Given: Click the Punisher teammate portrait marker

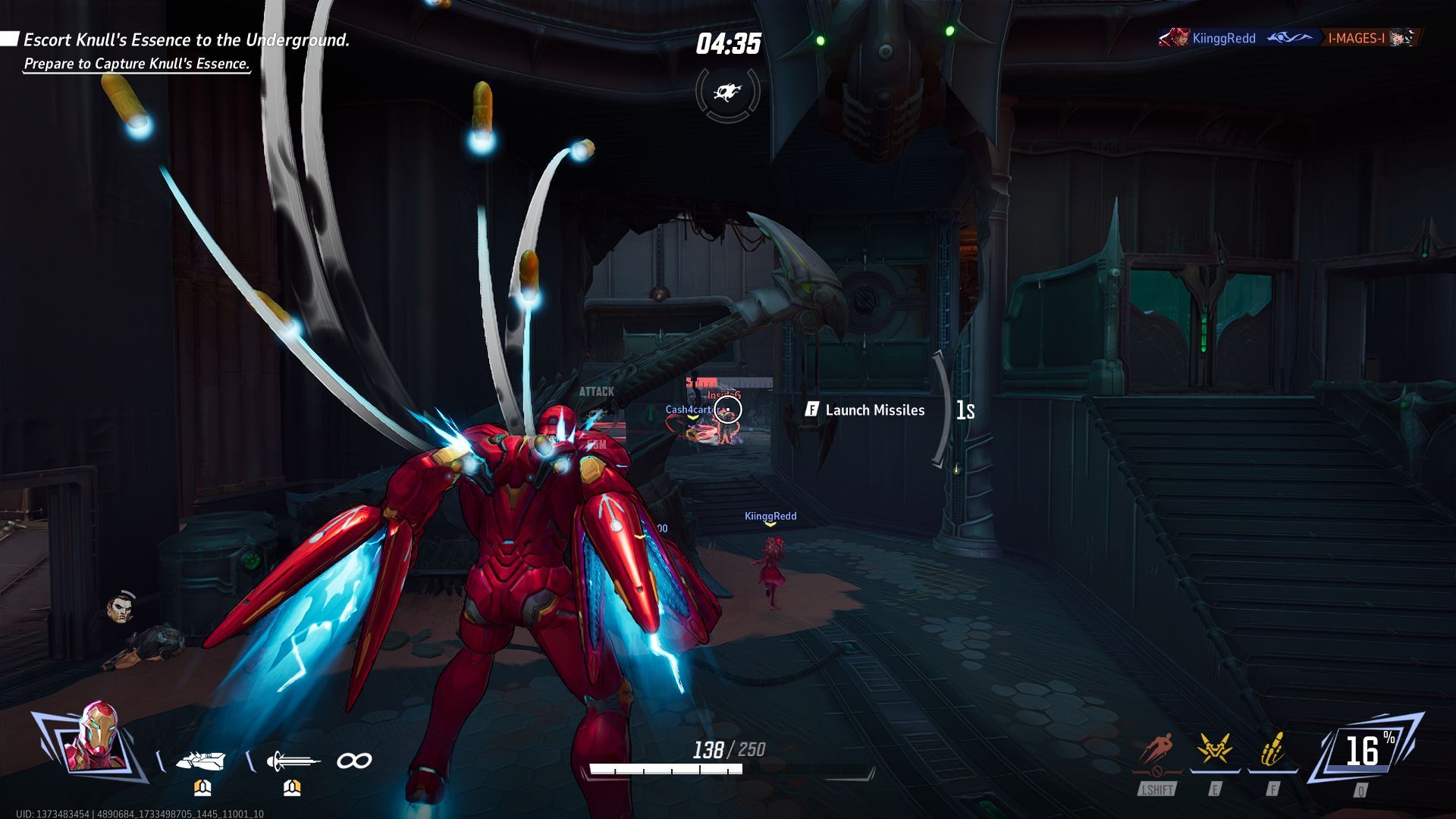Looking at the screenshot, I should [x=121, y=607].
